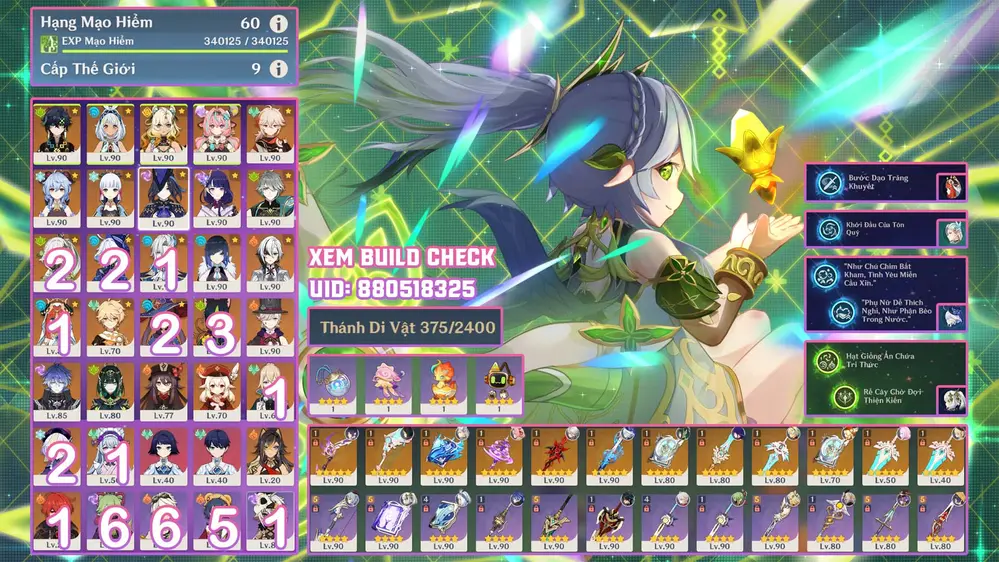Select Ganyu's character card

[59, 197]
